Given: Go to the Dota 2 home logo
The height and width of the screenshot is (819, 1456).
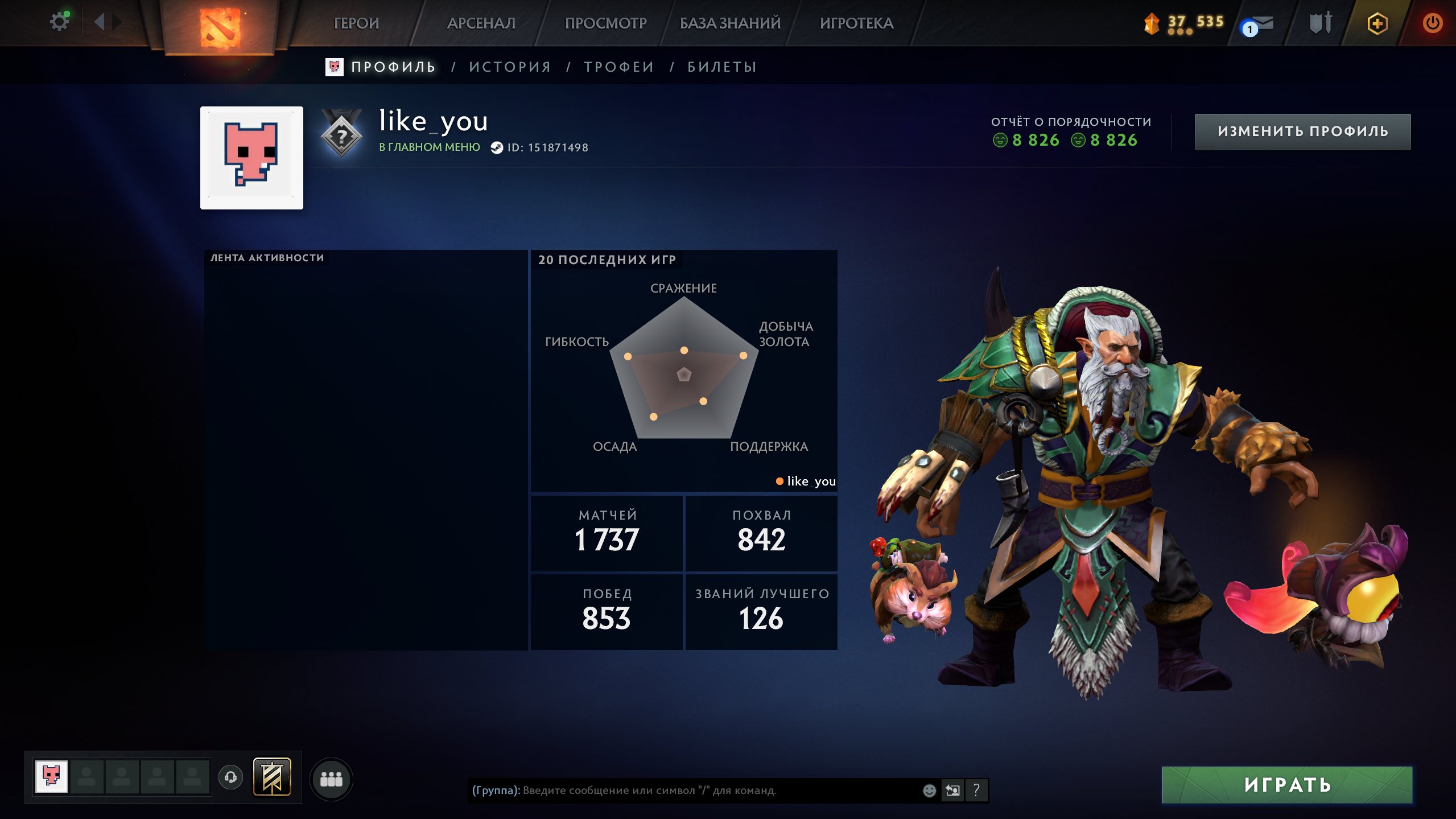Looking at the screenshot, I should pos(220,27).
